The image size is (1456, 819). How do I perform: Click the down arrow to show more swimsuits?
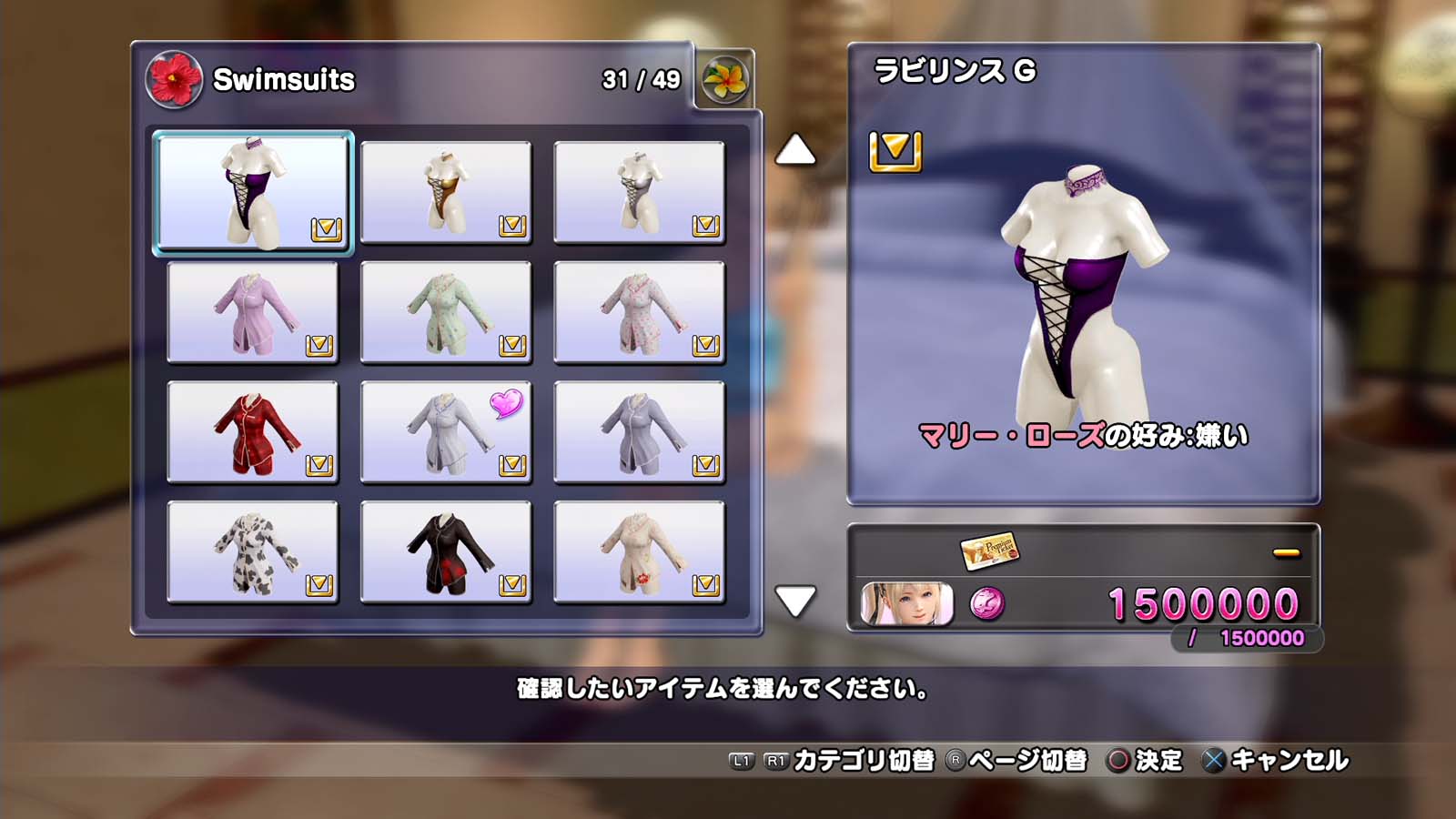[x=794, y=601]
